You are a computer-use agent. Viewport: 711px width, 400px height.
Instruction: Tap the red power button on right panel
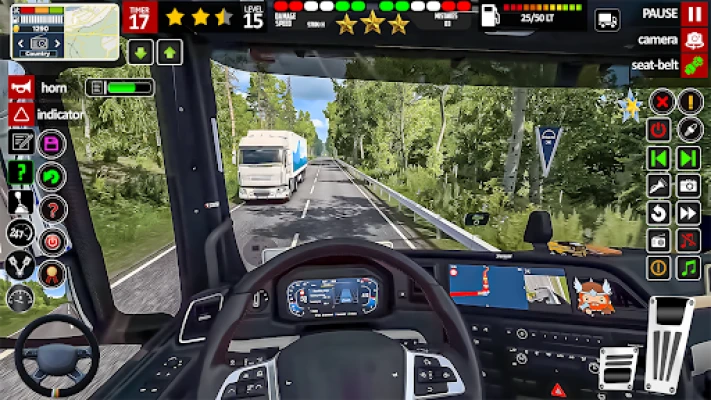[x=658, y=129]
